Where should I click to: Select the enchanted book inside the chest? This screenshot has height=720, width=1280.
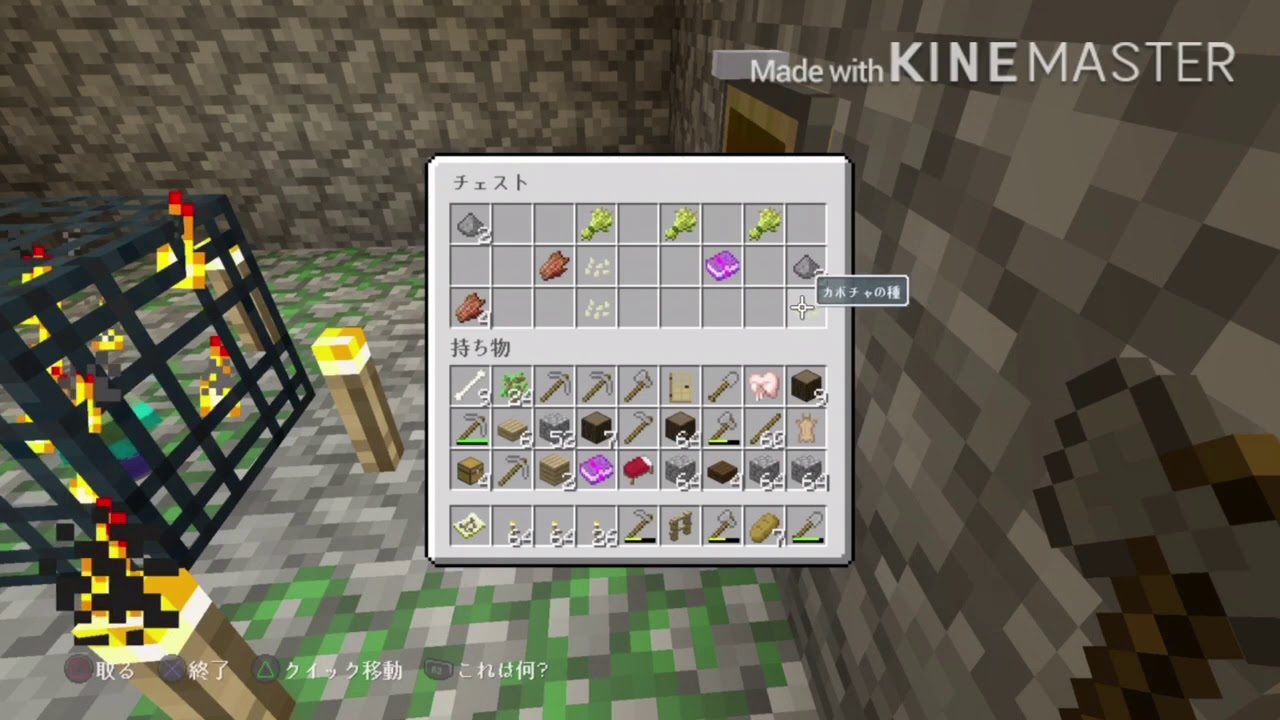722,265
